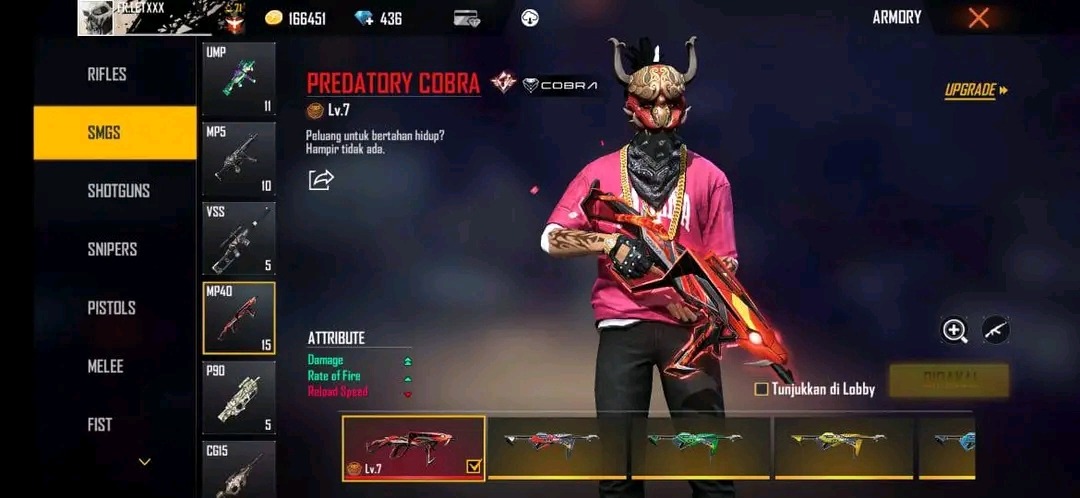Select the MP40 weapon slot
Screen dimensions: 1080x498
[x=239, y=318]
